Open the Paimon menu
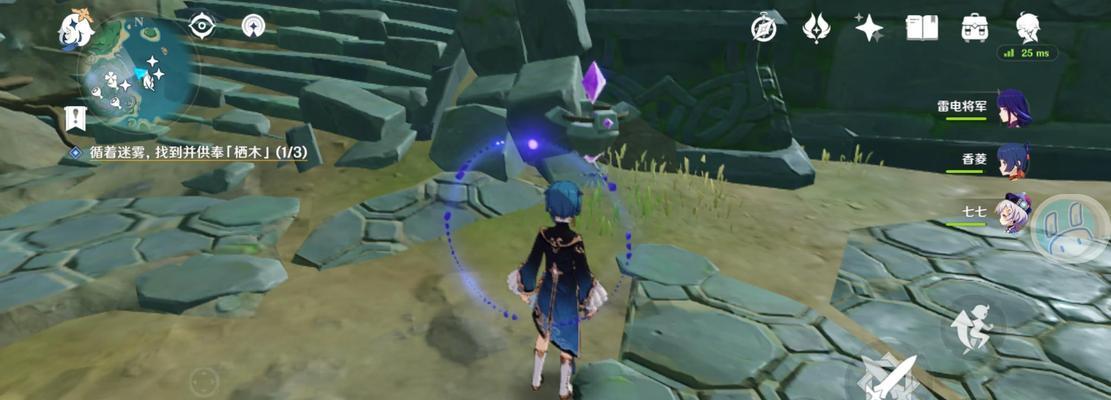 (76, 30)
